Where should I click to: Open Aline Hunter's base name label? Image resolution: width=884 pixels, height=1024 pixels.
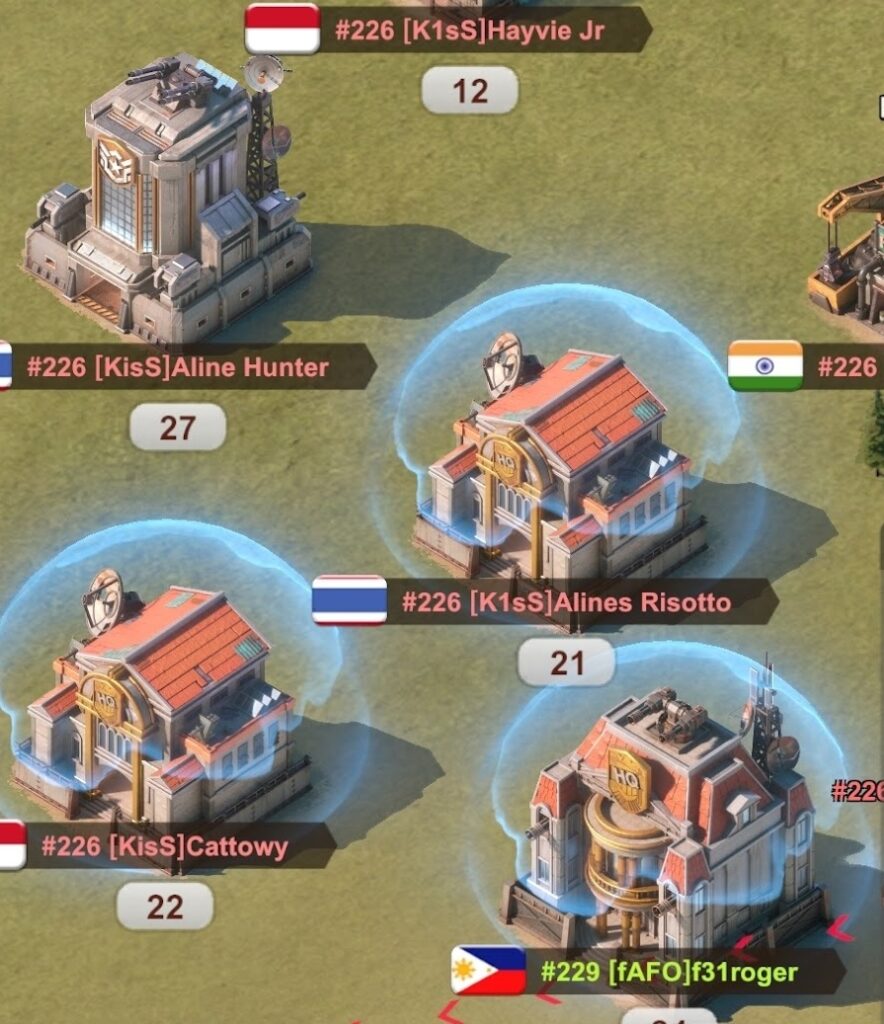pyautogui.click(x=180, y=367)
